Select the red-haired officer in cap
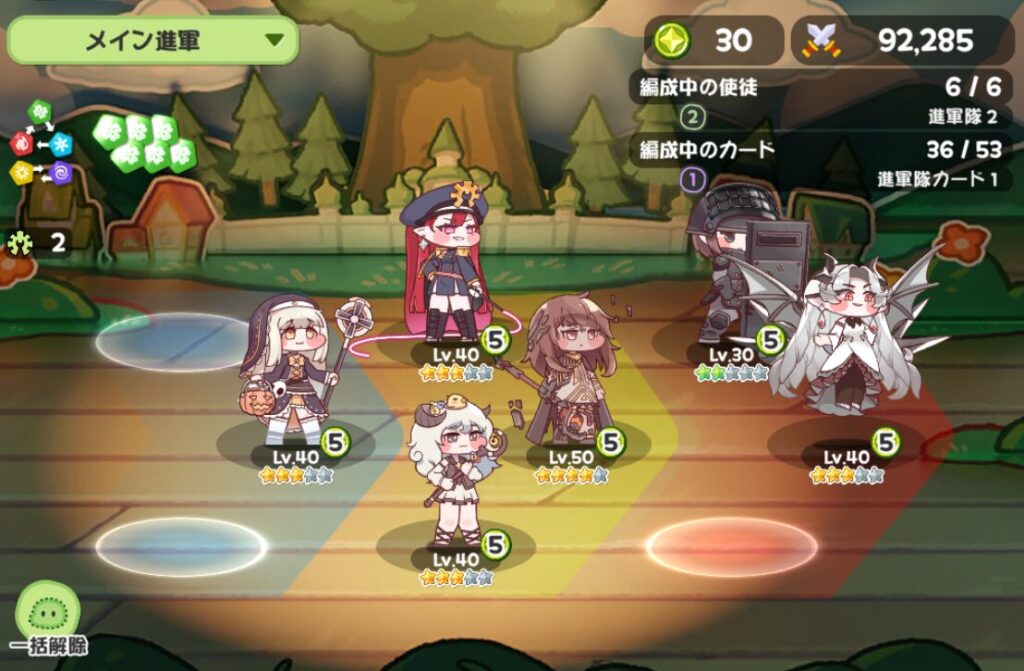Image resolution: width=1024 pixels, height=671 pixels. tap(446, 265)
